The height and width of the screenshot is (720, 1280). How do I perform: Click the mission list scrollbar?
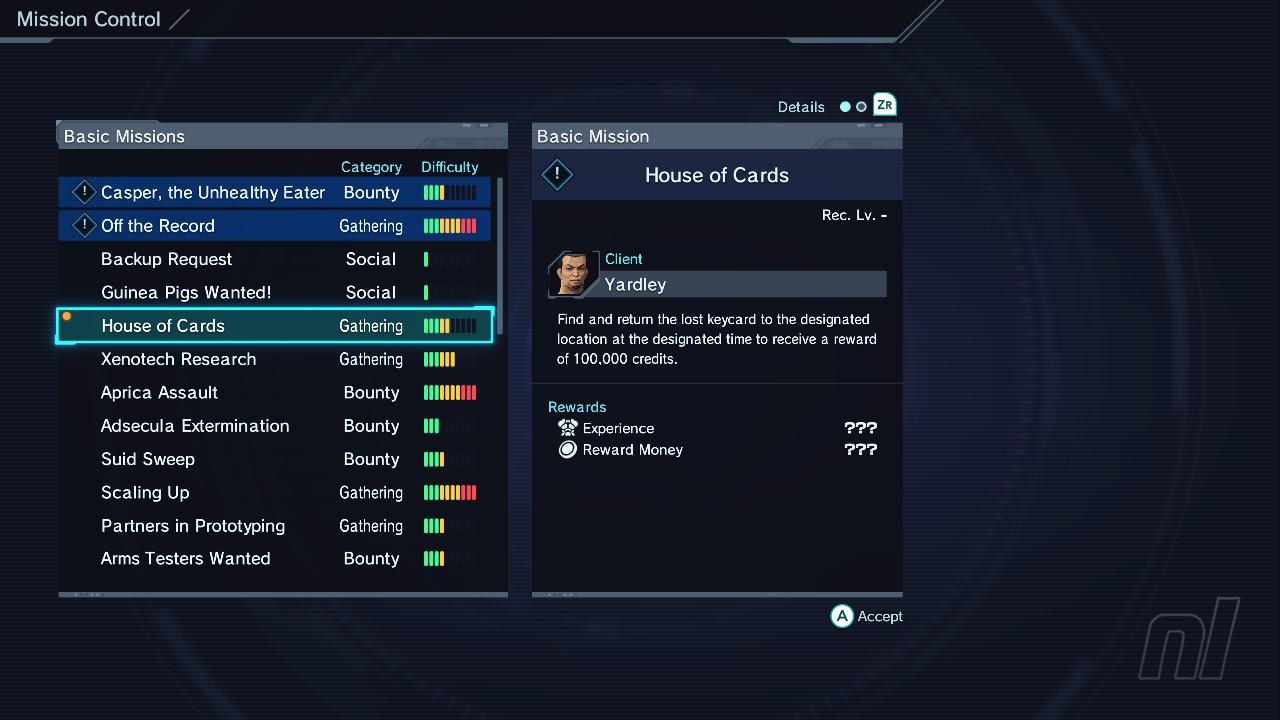pos(500,256)
